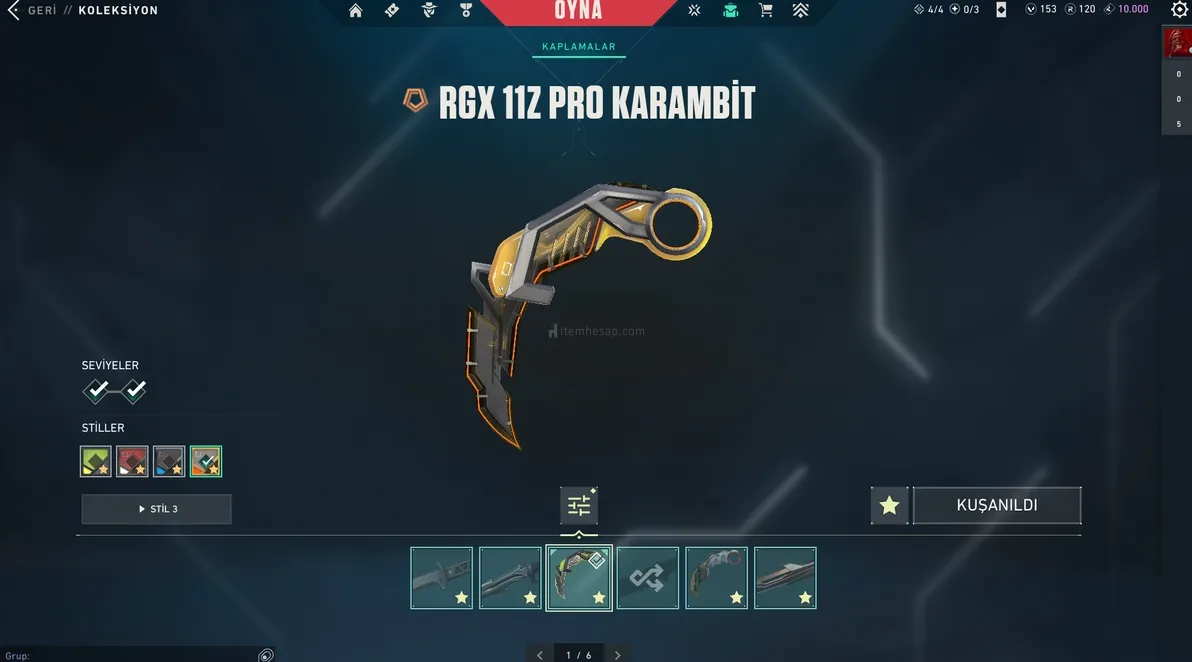
Task: Open the settings gear icon
Action: click(x=1179, y=10)
